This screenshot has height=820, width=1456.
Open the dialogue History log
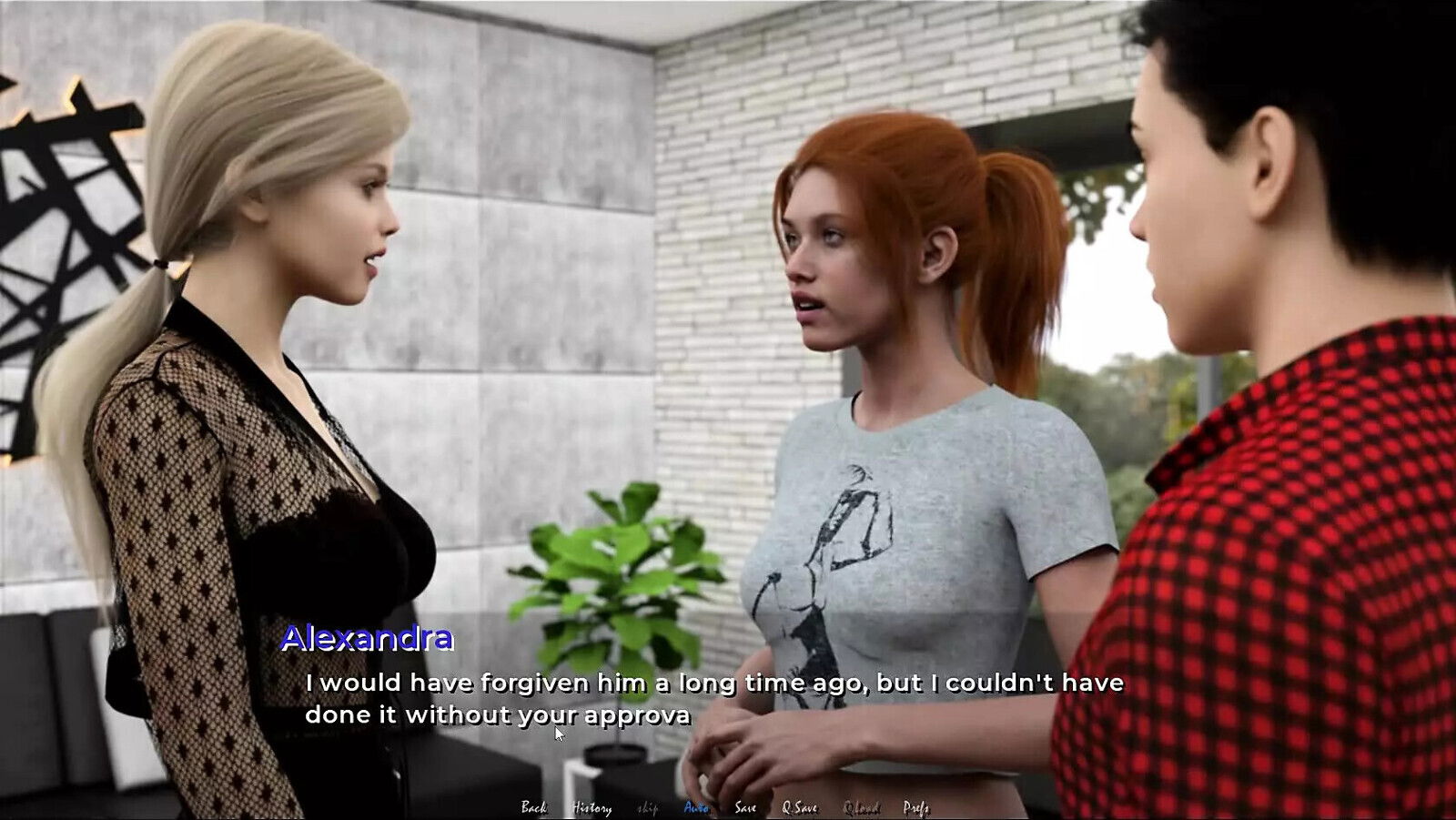(x=591, y=807)
